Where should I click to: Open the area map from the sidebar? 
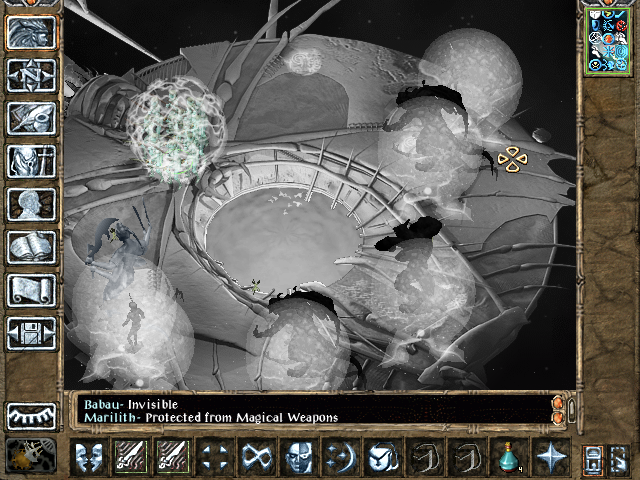[x=31, y=76]
